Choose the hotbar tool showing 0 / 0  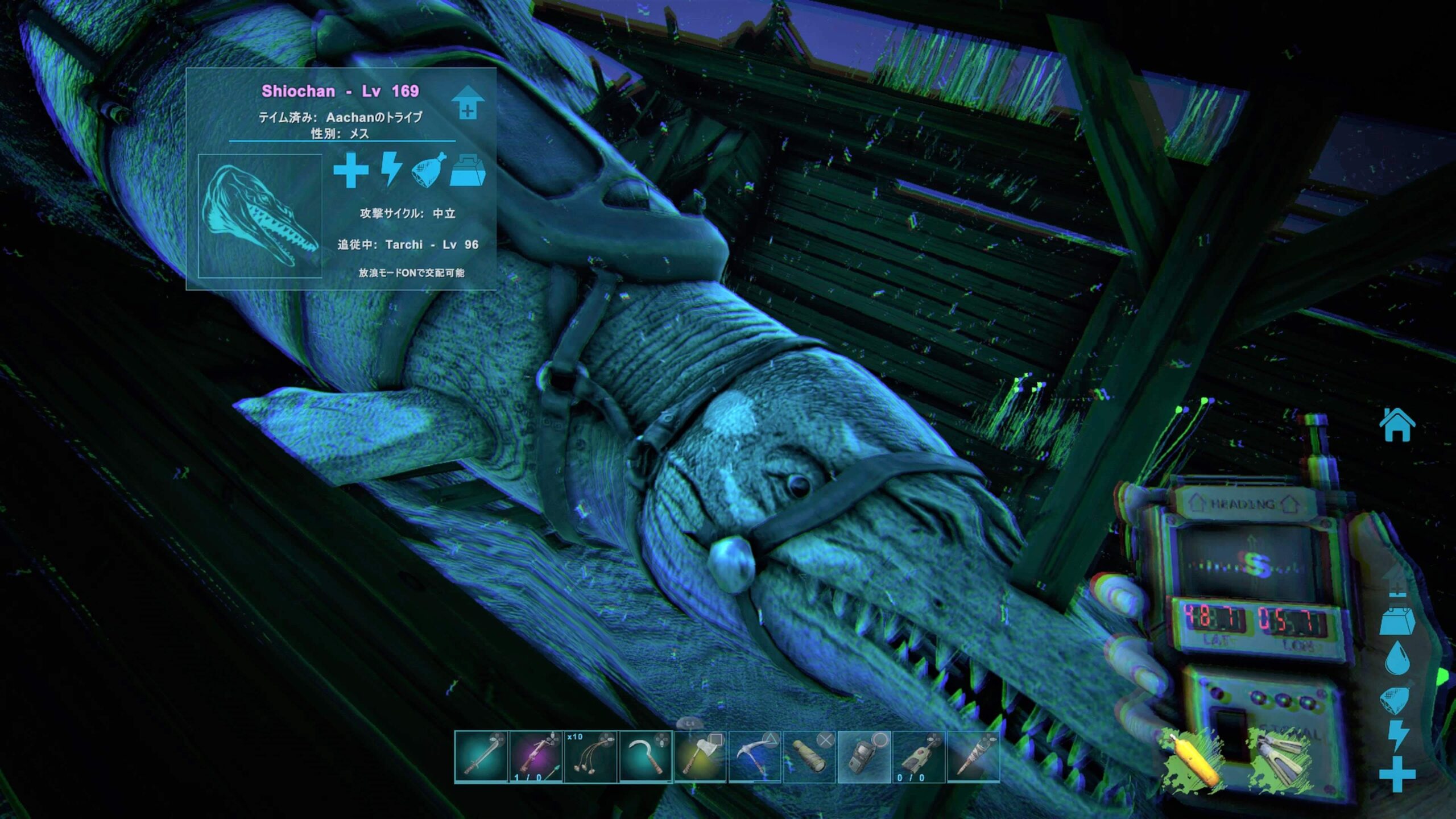[x=919, y=757]
